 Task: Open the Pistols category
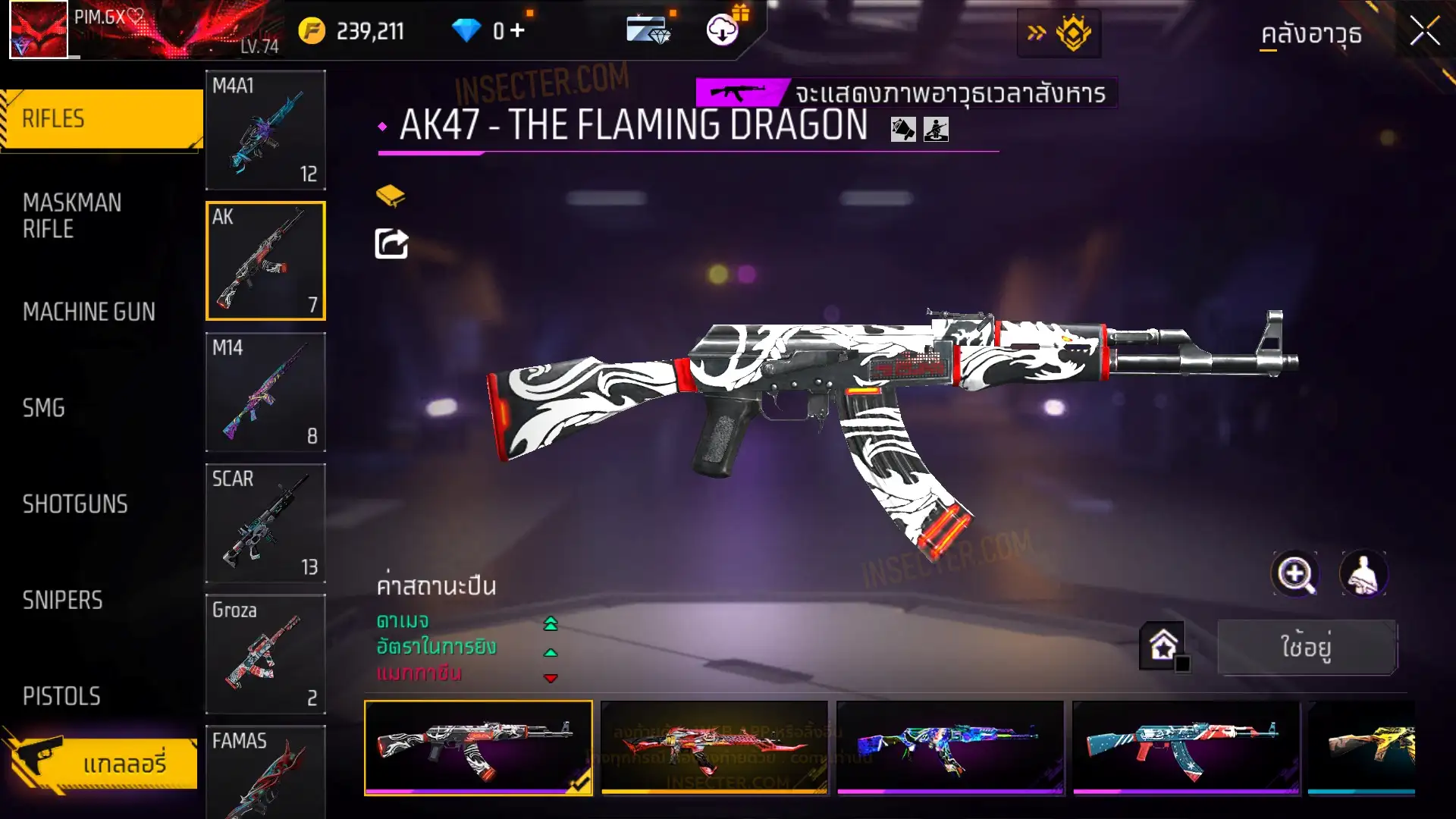pyautogui.click(x=61, y=696)
